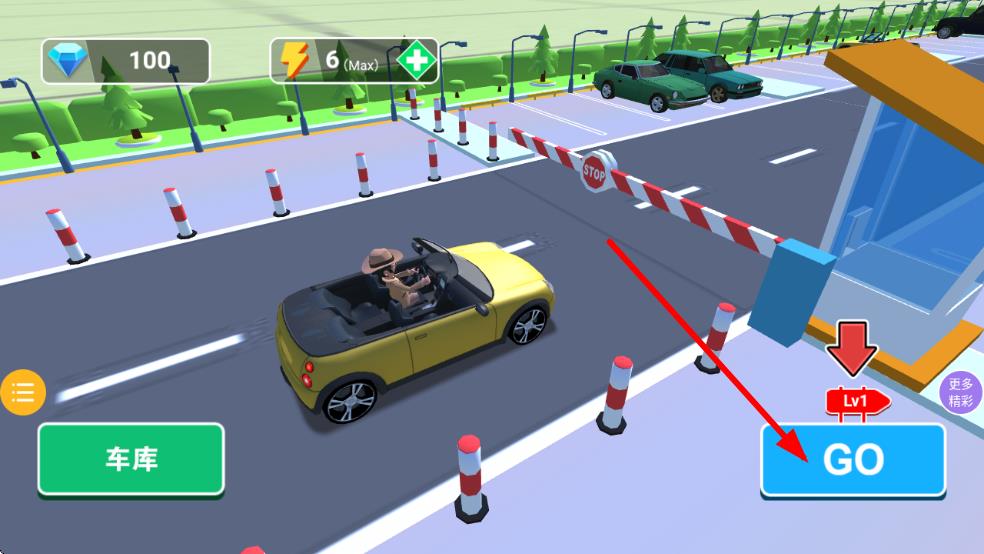984x554 pixels.
Task: Add energy with the green plus icon
Action: [414, 61]
